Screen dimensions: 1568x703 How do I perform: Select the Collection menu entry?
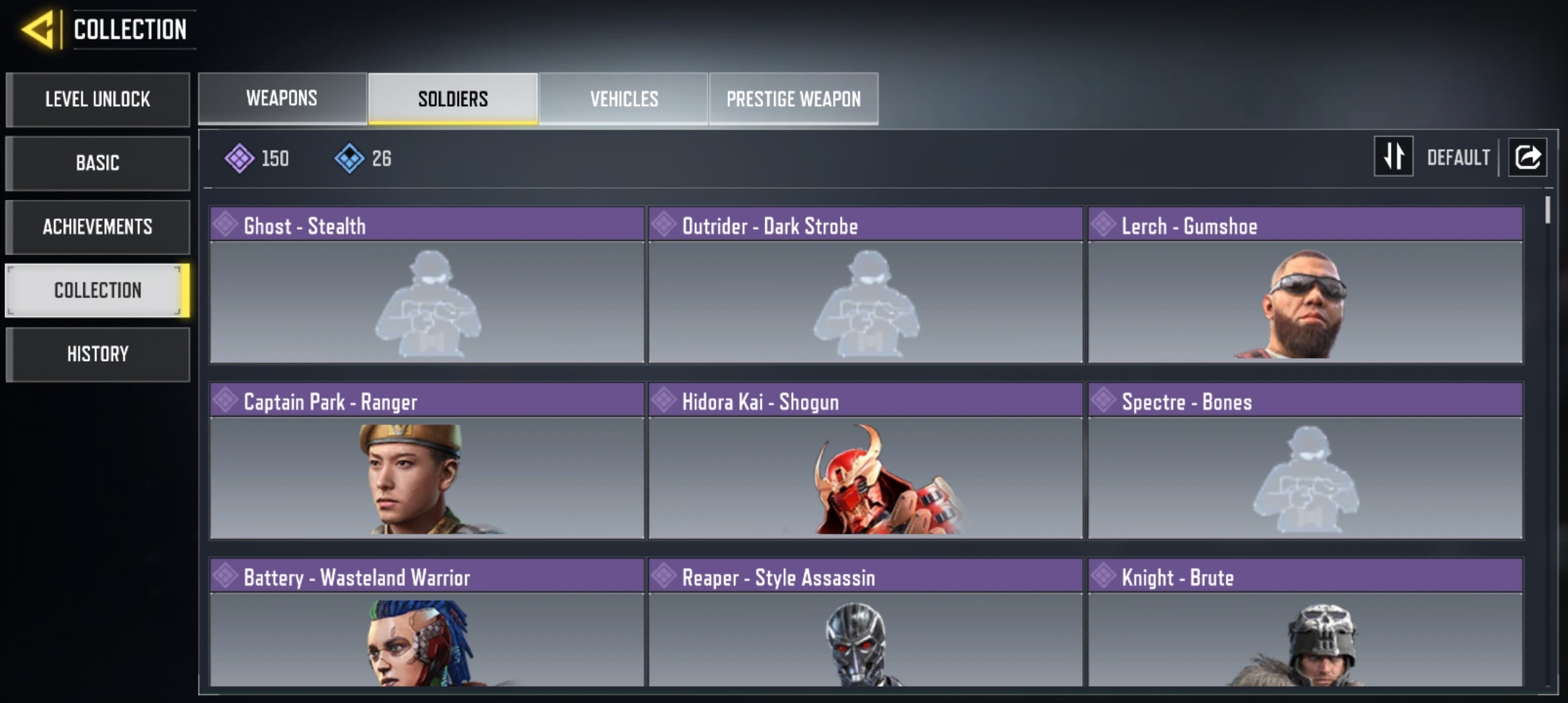tap(98, 290)
